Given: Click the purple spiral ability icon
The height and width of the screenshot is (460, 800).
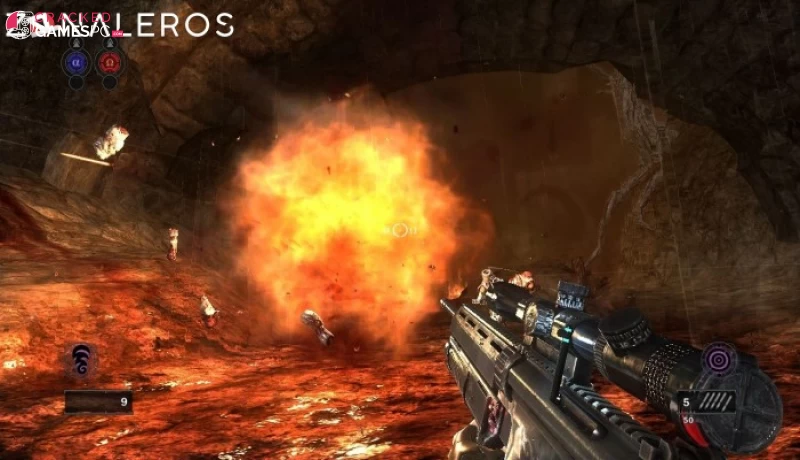Looking at the screenshot, I should [83, 359].
